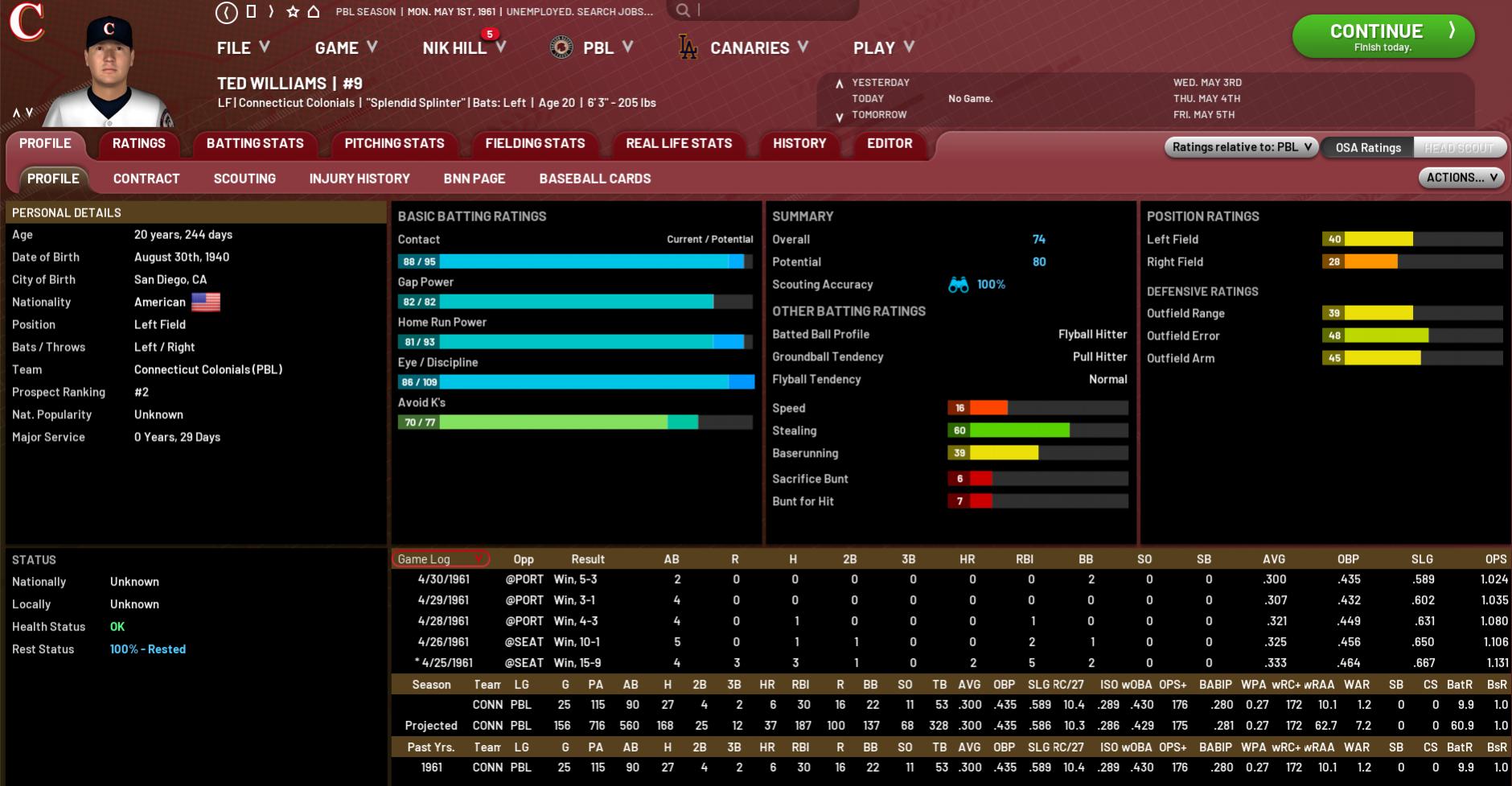The image size is (1512, 786).
Task: Open the Game menu
Action: 346,48
